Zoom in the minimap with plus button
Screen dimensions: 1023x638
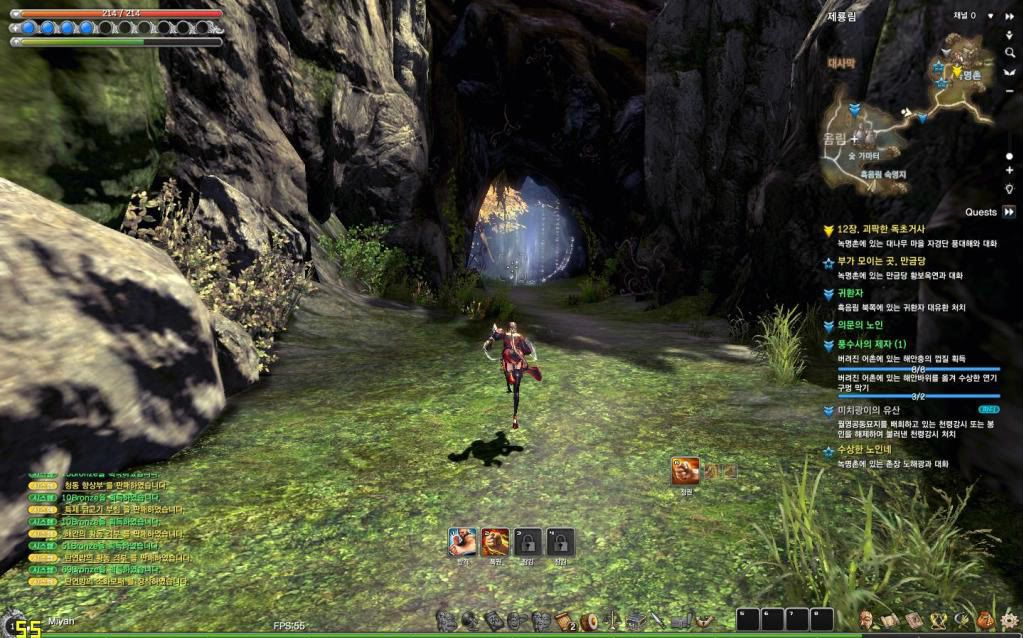pos(1009,171)
